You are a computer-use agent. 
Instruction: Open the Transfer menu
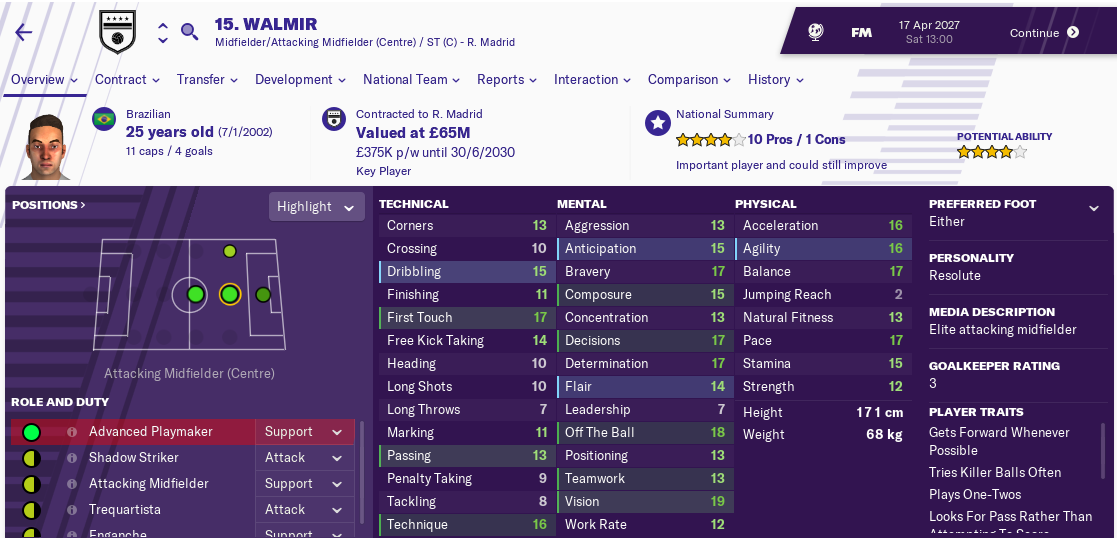tap(207, 80)
